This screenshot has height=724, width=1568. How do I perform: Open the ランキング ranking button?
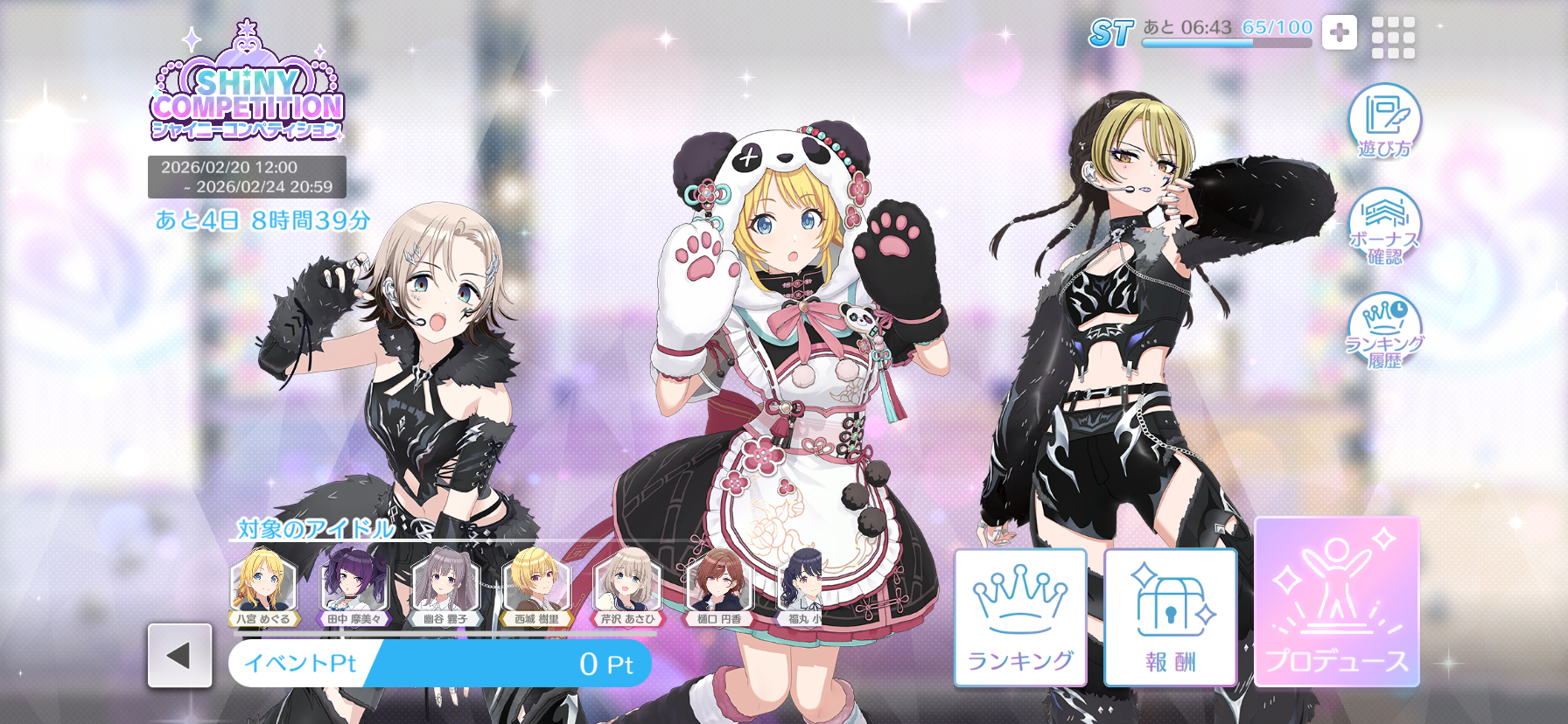1020,617
